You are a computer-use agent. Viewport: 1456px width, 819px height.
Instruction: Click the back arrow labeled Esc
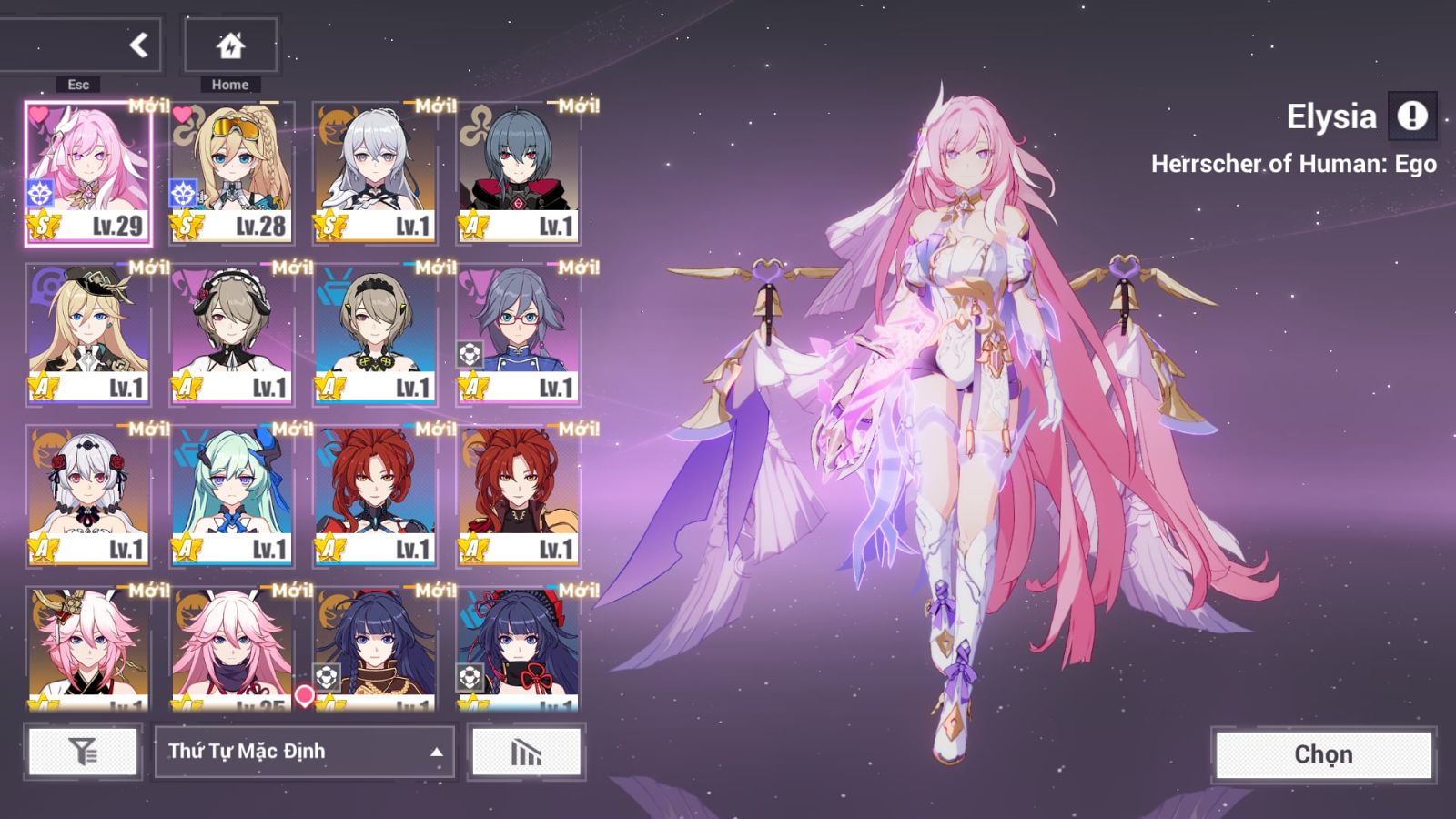136,44
